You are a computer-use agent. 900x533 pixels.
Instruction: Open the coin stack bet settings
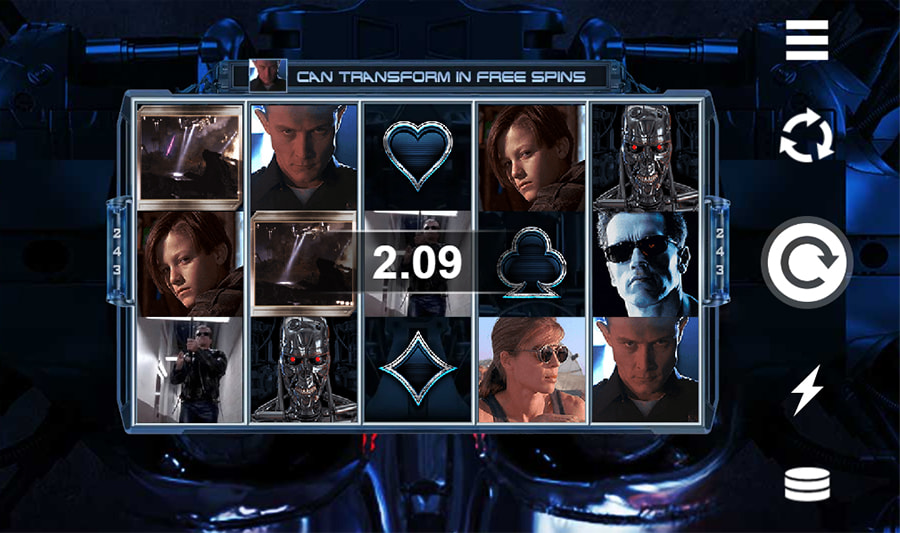806,485
